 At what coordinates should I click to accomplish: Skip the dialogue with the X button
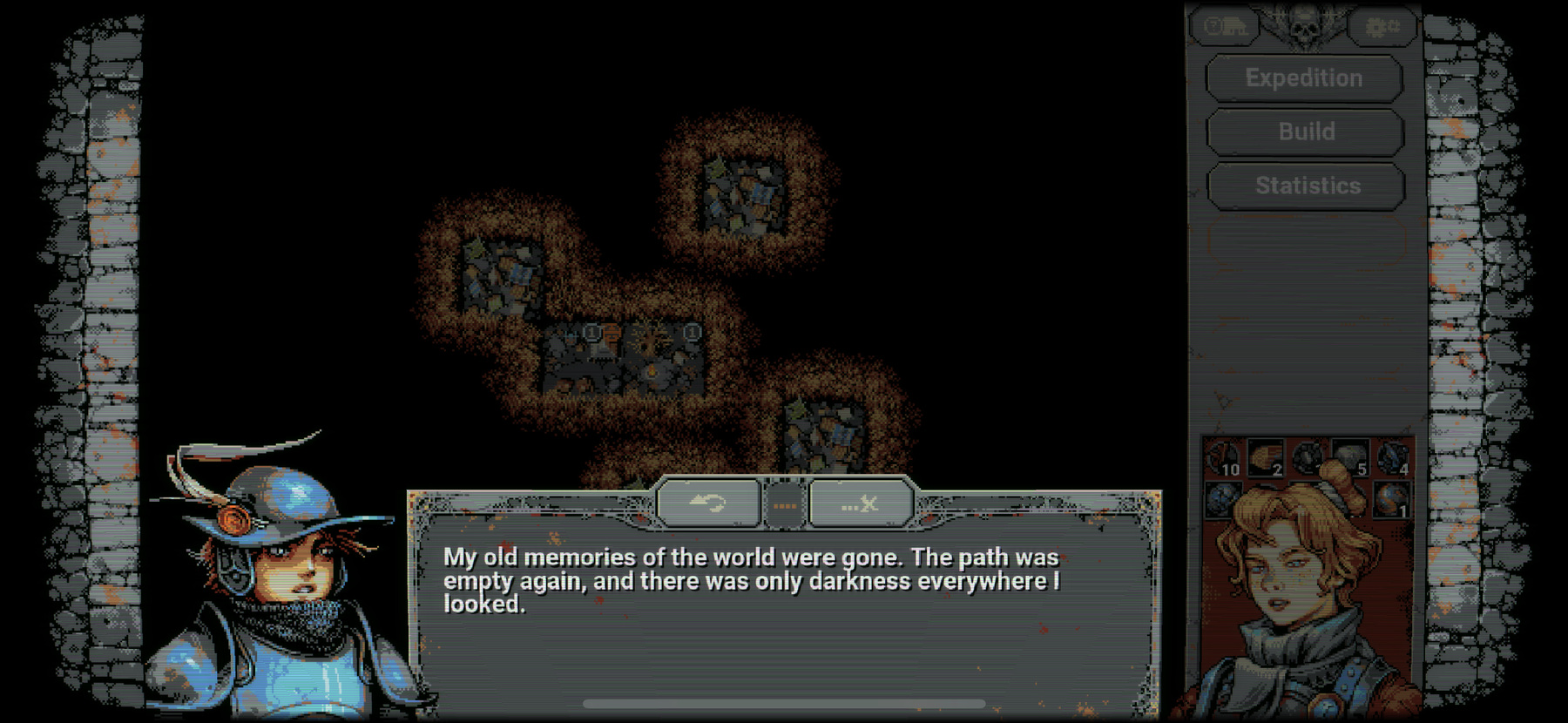point(861,503)
